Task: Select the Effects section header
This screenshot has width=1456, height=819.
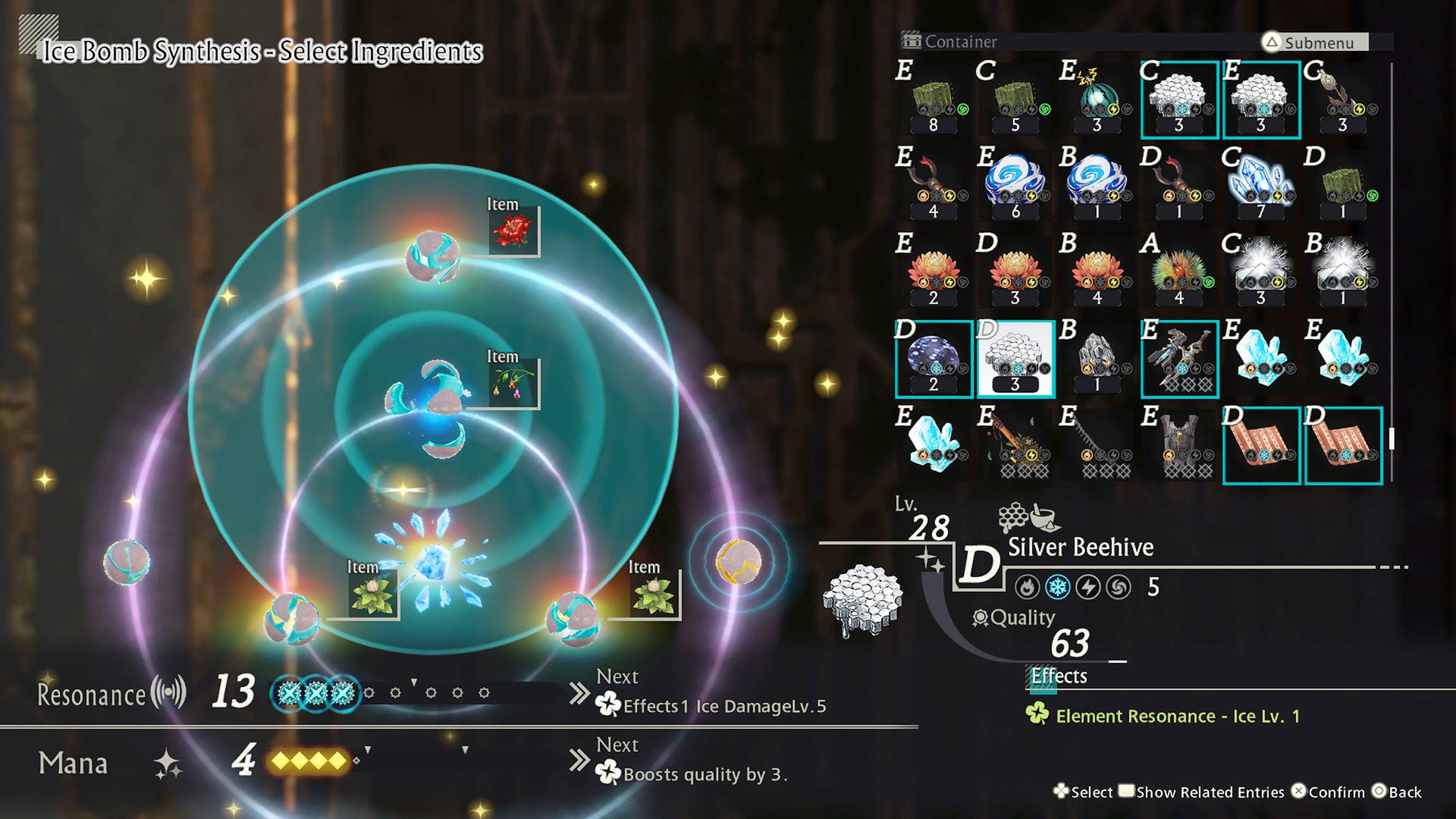Action: click(x=1057, y=676)
